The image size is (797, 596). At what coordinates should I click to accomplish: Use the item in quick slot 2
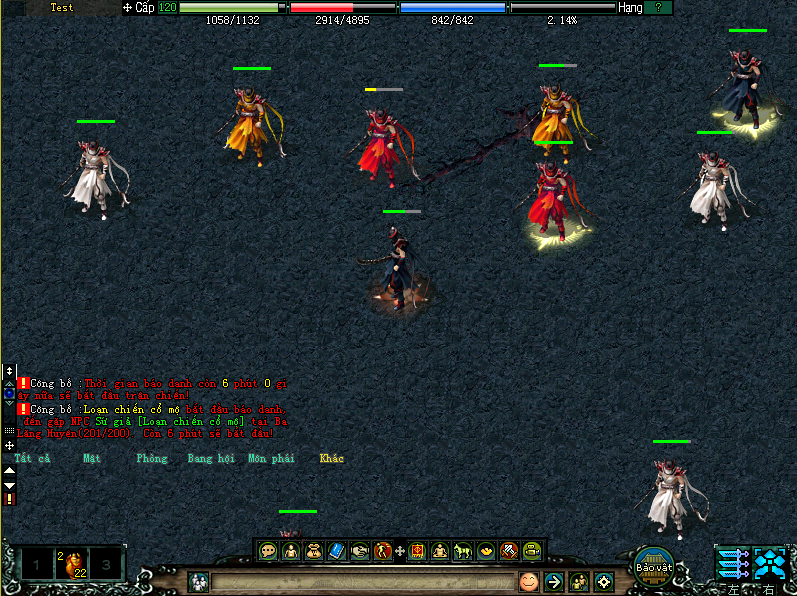(x=70, y=566)
